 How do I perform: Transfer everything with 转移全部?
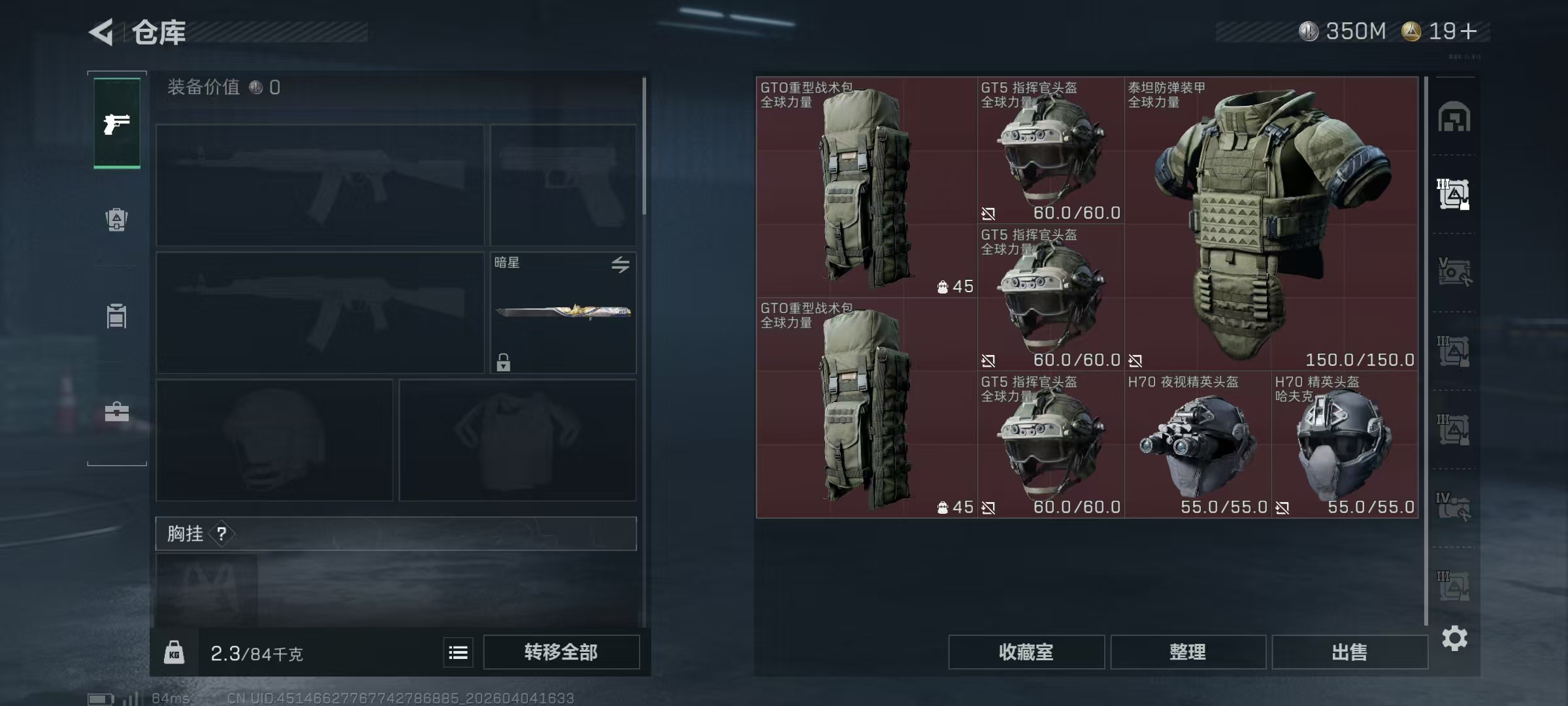[x=561, y=652]
